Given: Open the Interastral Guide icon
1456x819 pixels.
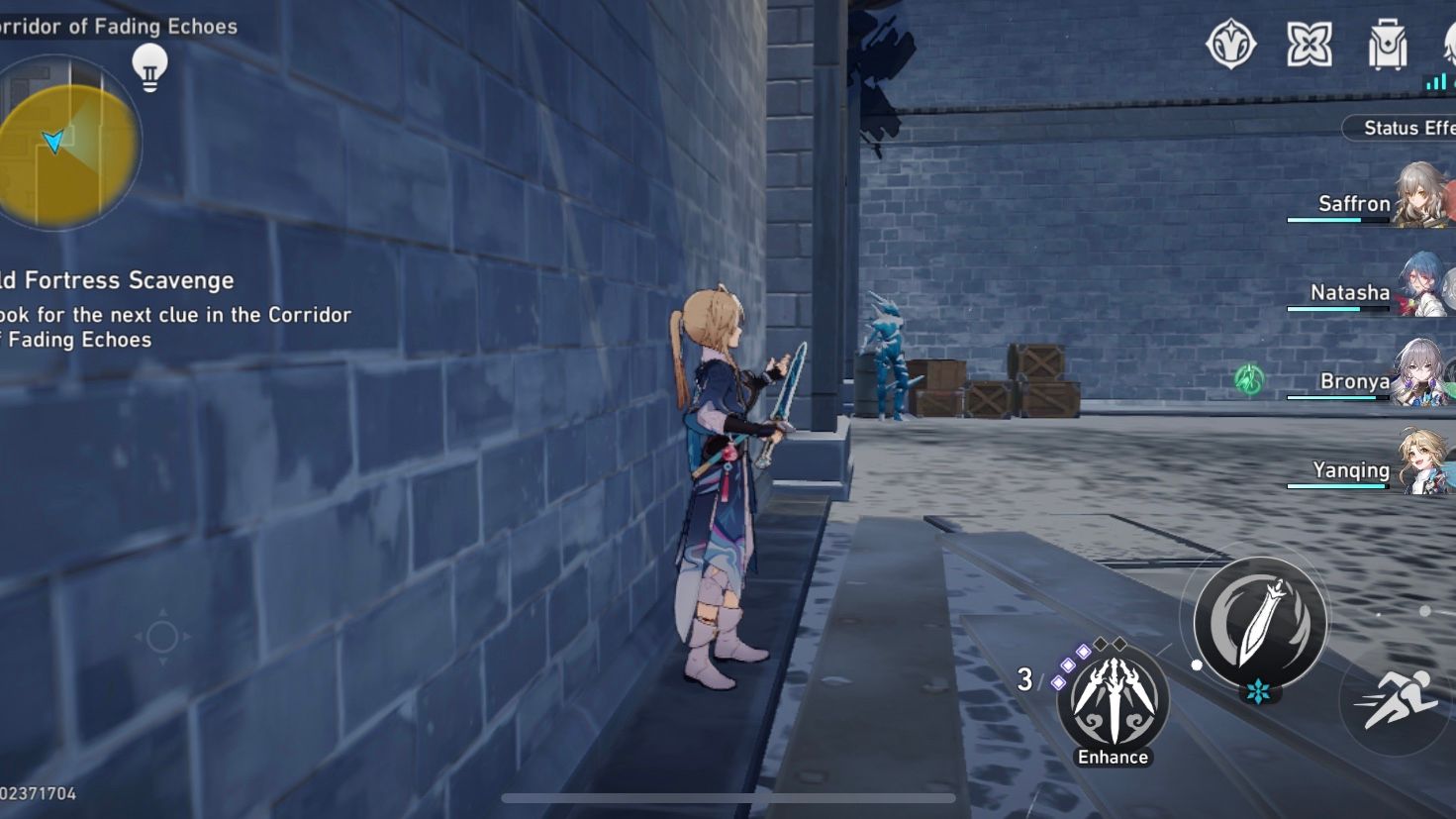Looking at the screenshot, I should point(1230,42).
